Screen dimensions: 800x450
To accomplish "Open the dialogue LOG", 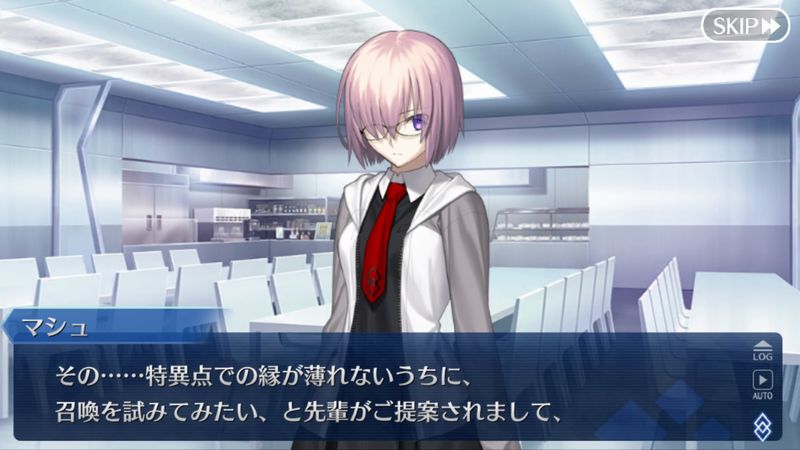I will [762, 347].
